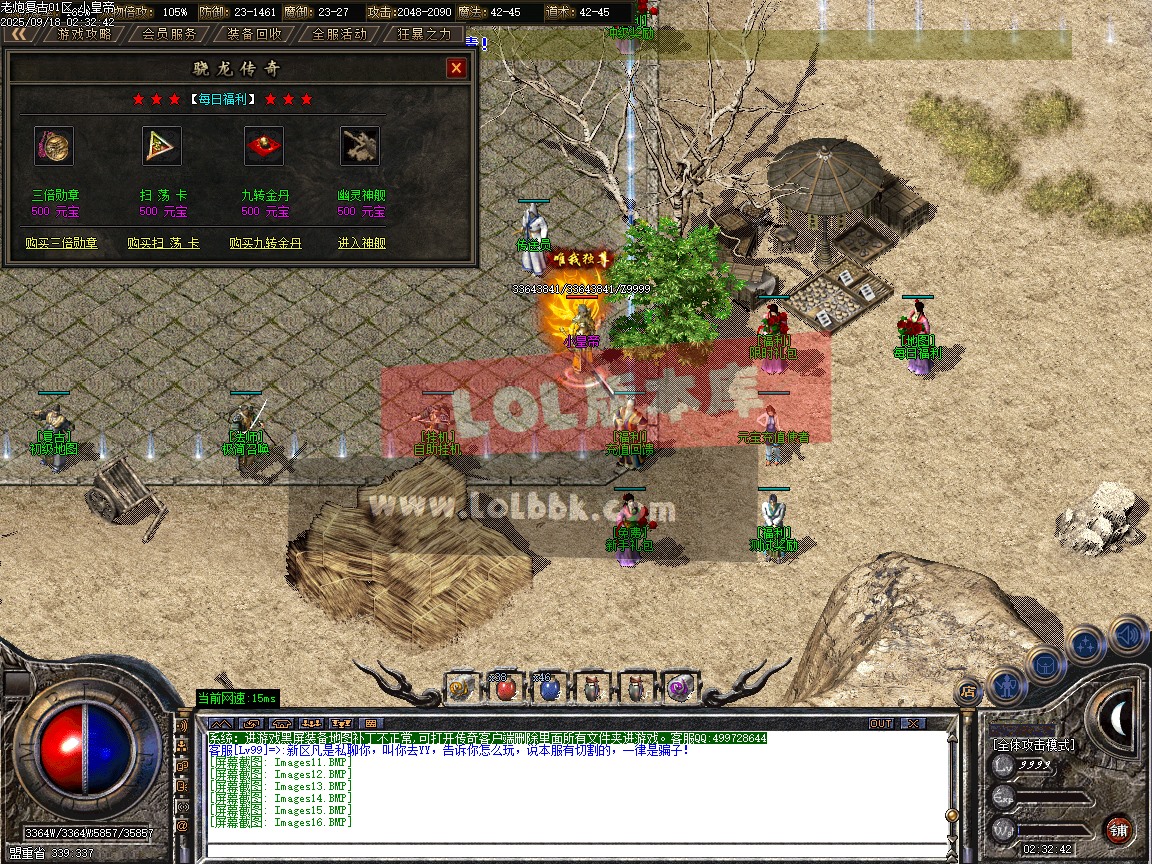Choose the 购买九转金丹 purchase link
This screenshot has height=864, width=1152.
pos(265,243)
